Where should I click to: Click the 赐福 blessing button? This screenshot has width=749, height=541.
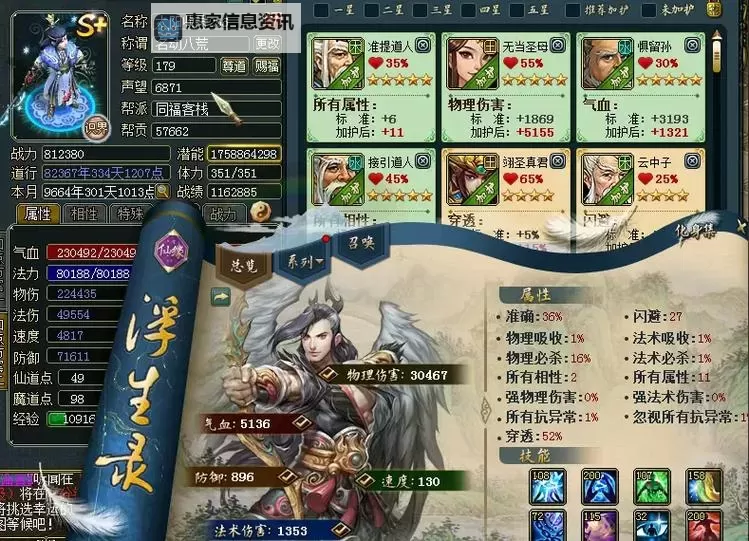(267, 65)
